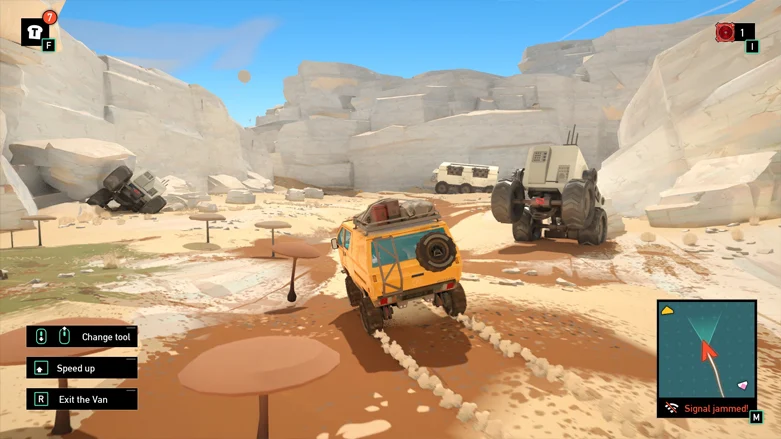Select the pink marker on the minimap
Viewport: 781px width, 439px height.
pyautogui.click(x=742, y=385)
